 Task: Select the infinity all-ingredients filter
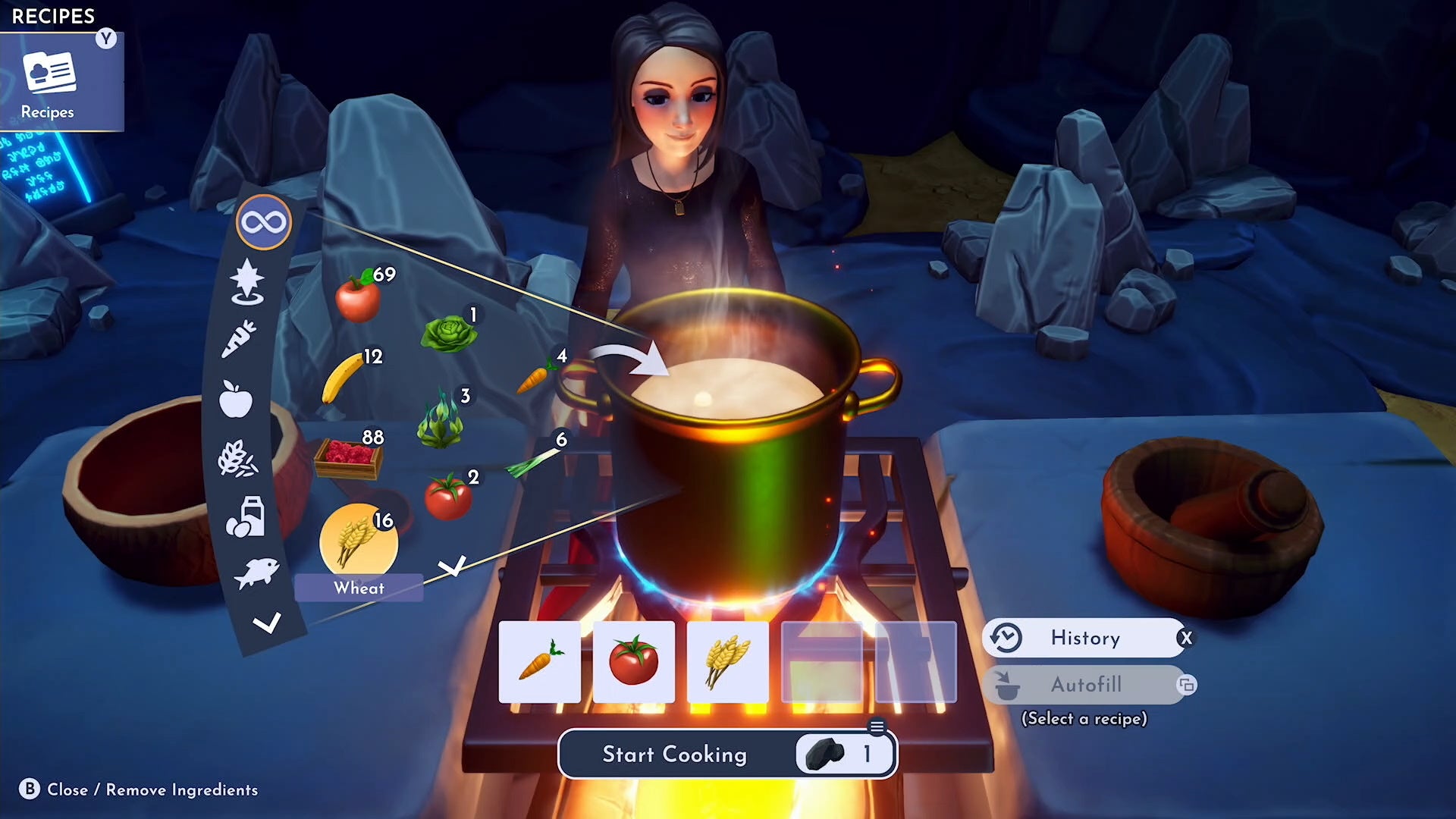(x=265, y=222)
